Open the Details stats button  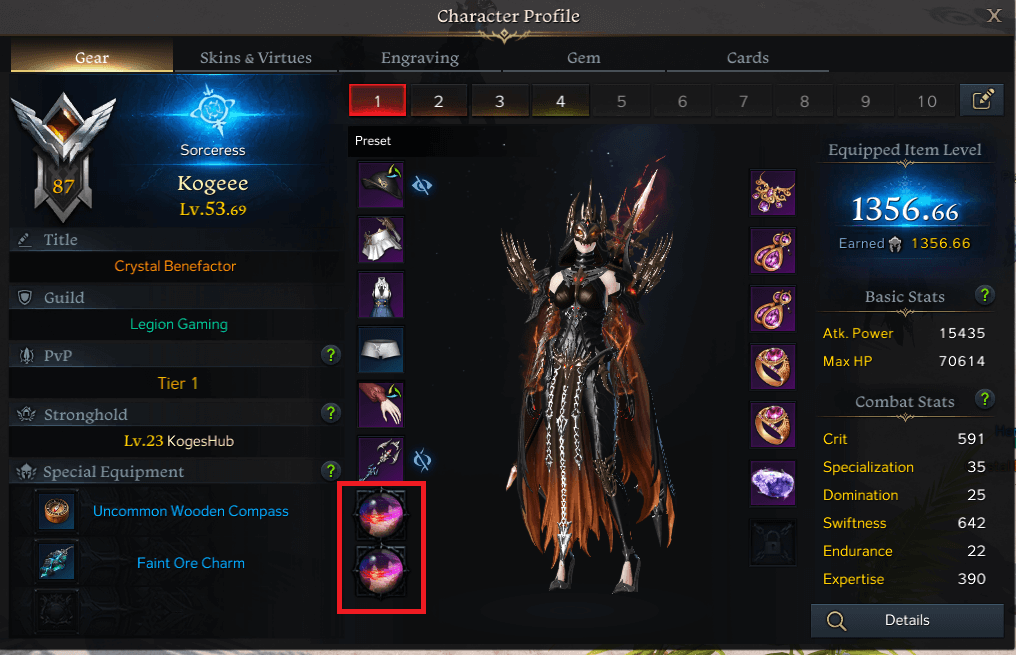[x=906, y=621]
